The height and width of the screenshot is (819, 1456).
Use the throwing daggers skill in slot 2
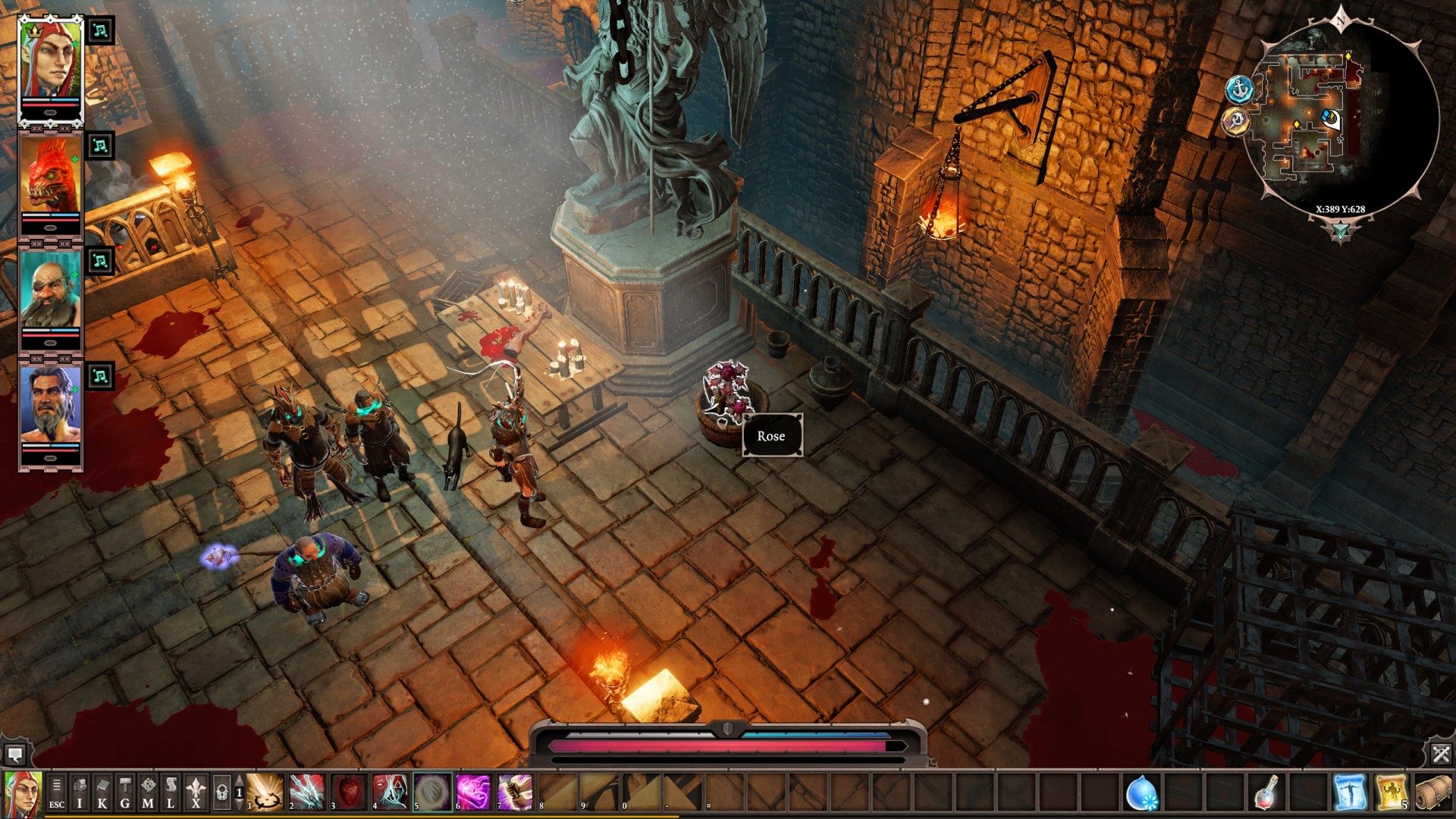pos(307,792)
